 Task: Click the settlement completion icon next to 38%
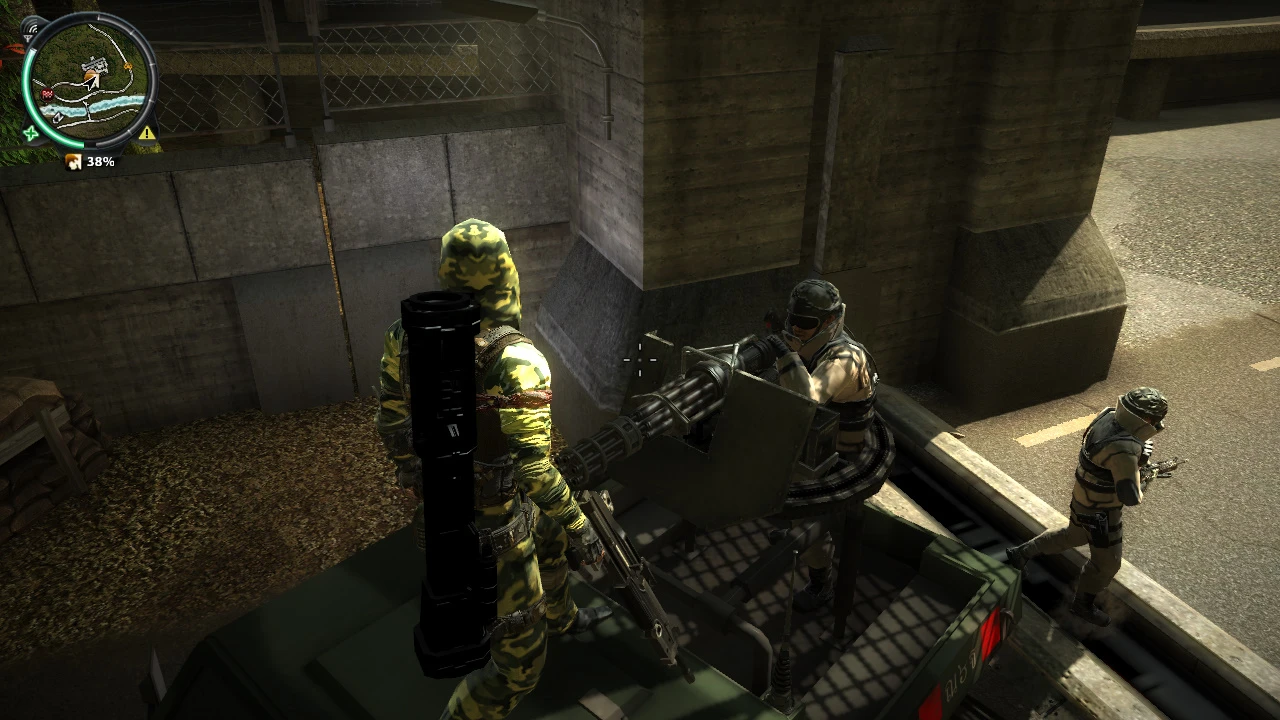(x=73, y=161)
